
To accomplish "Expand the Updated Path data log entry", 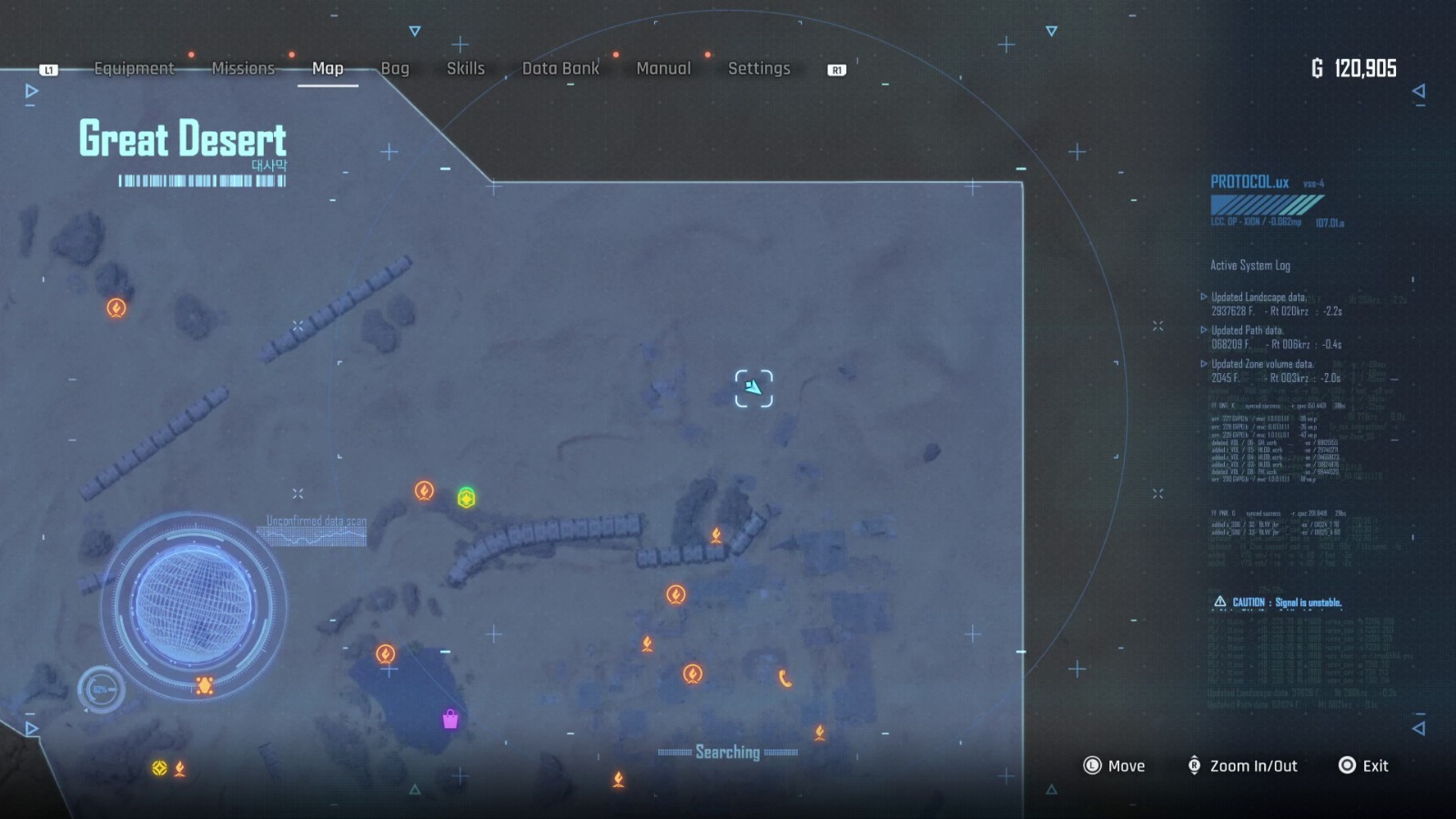I will [x=1248, y=329].
